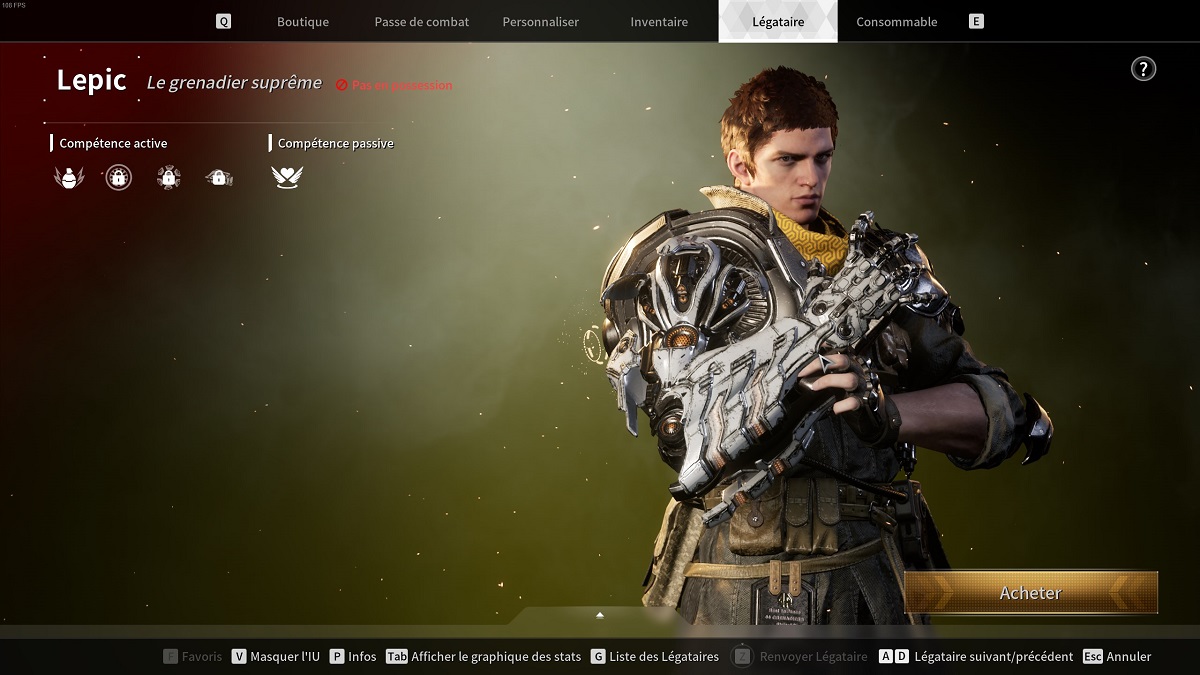Open the Inventaire tab
The image size is (1200, 675).
(659, 22)
